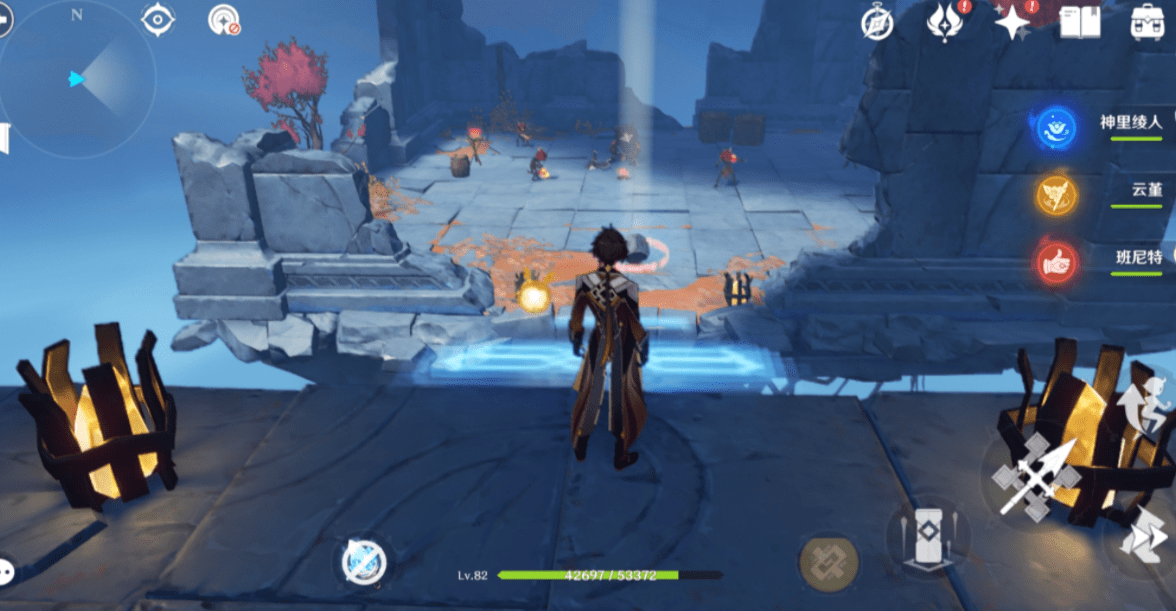Image resolution: width=1176 pixels, height=611 pixels.
Task: Open the adventurer handbook book icon
Action: 1080,22
